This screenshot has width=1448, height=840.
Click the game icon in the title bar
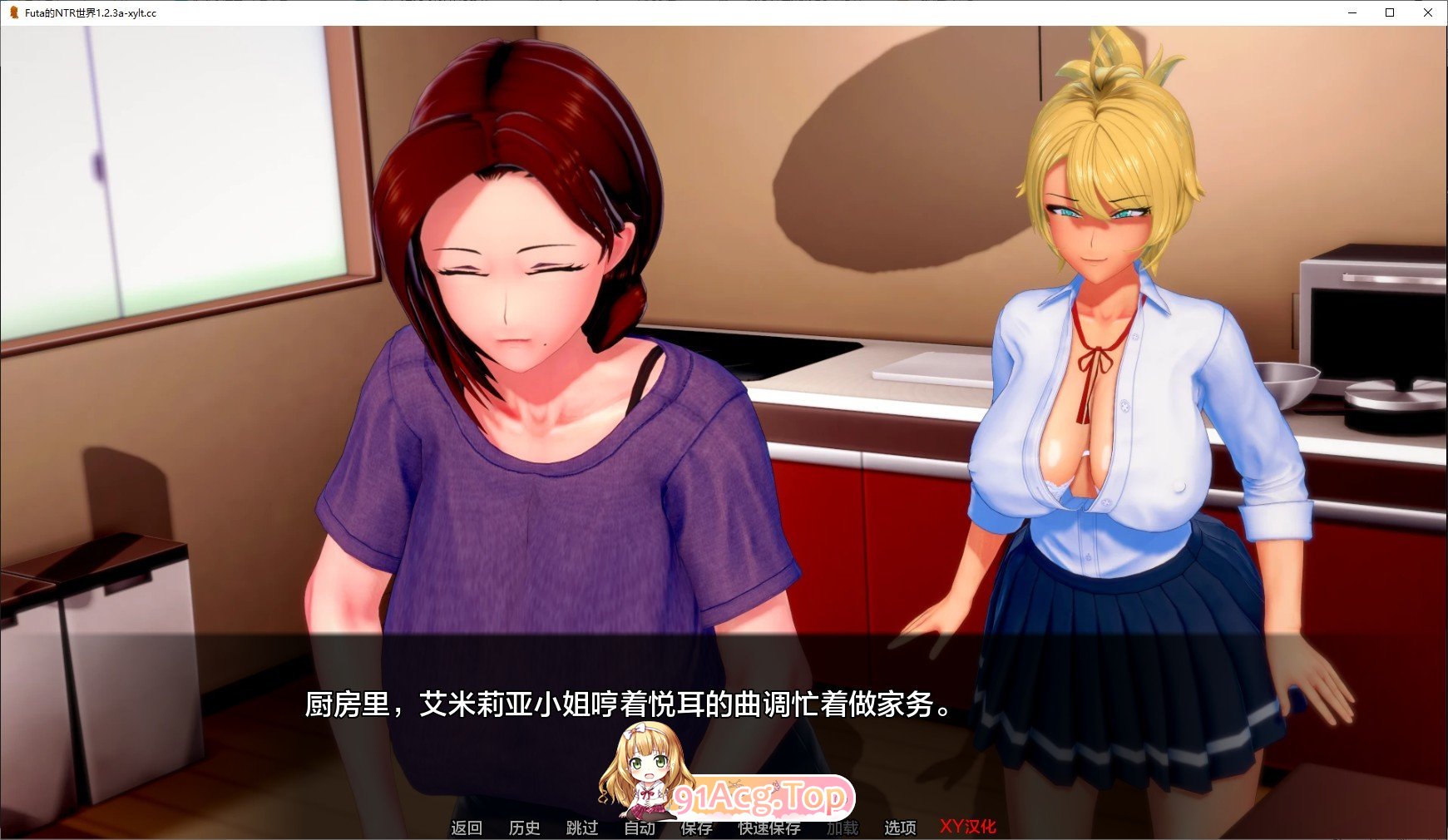pos(12,12)
